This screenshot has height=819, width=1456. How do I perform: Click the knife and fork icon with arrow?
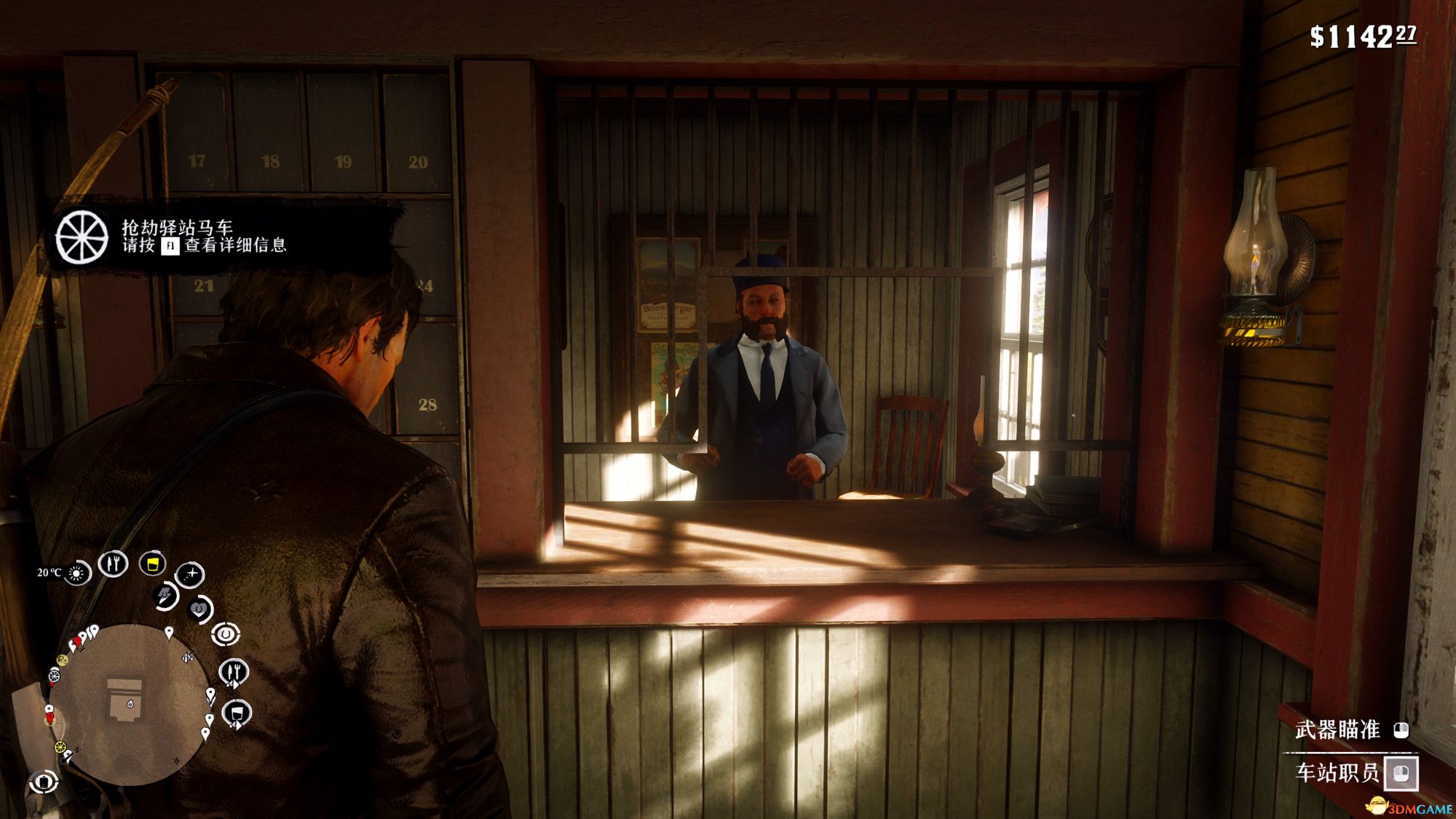coord(234,672)
